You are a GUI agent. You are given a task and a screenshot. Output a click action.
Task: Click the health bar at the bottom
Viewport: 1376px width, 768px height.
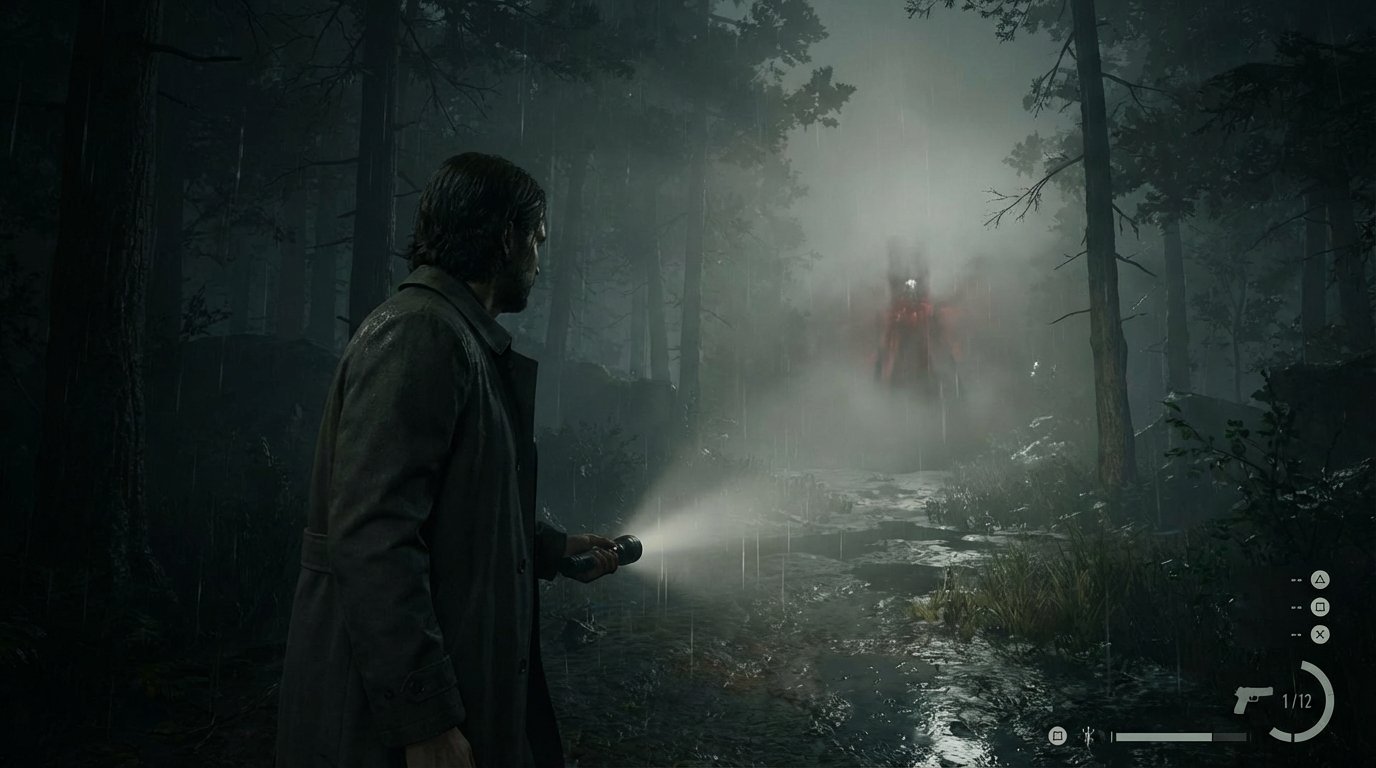[1181, 737]
